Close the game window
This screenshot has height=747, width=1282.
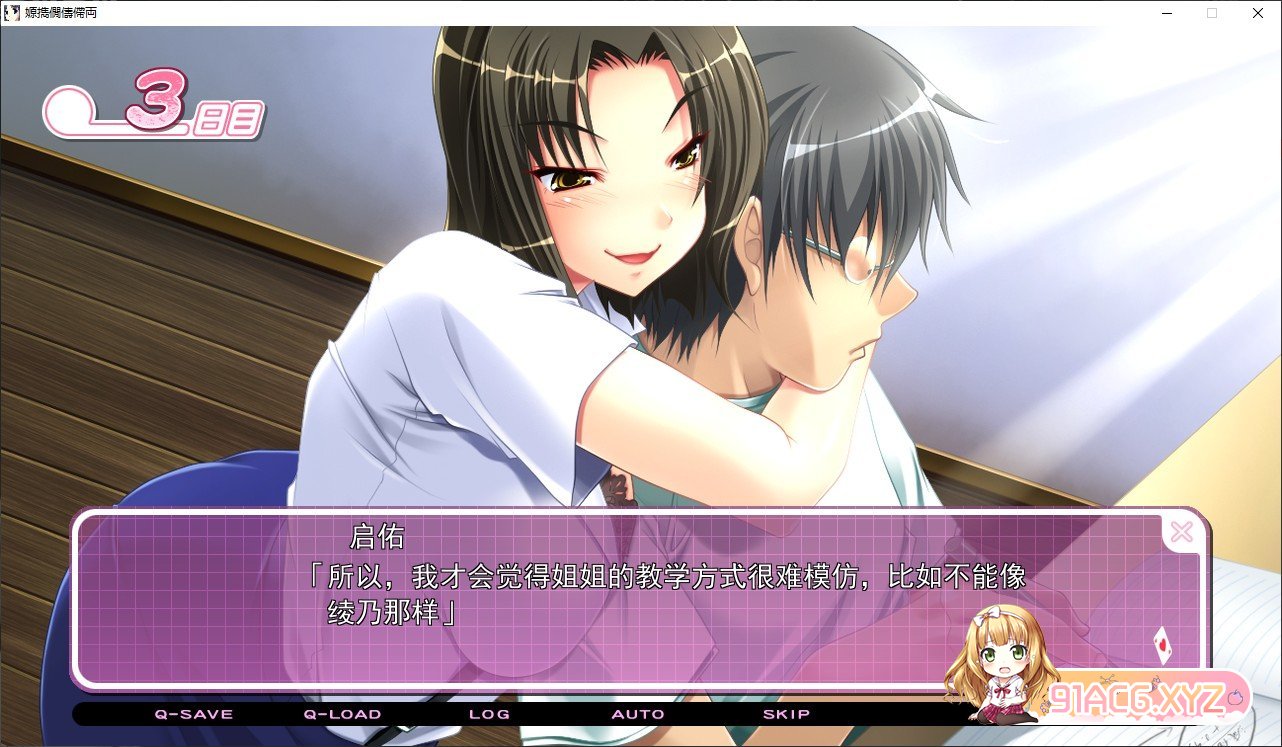(1258, 13)
